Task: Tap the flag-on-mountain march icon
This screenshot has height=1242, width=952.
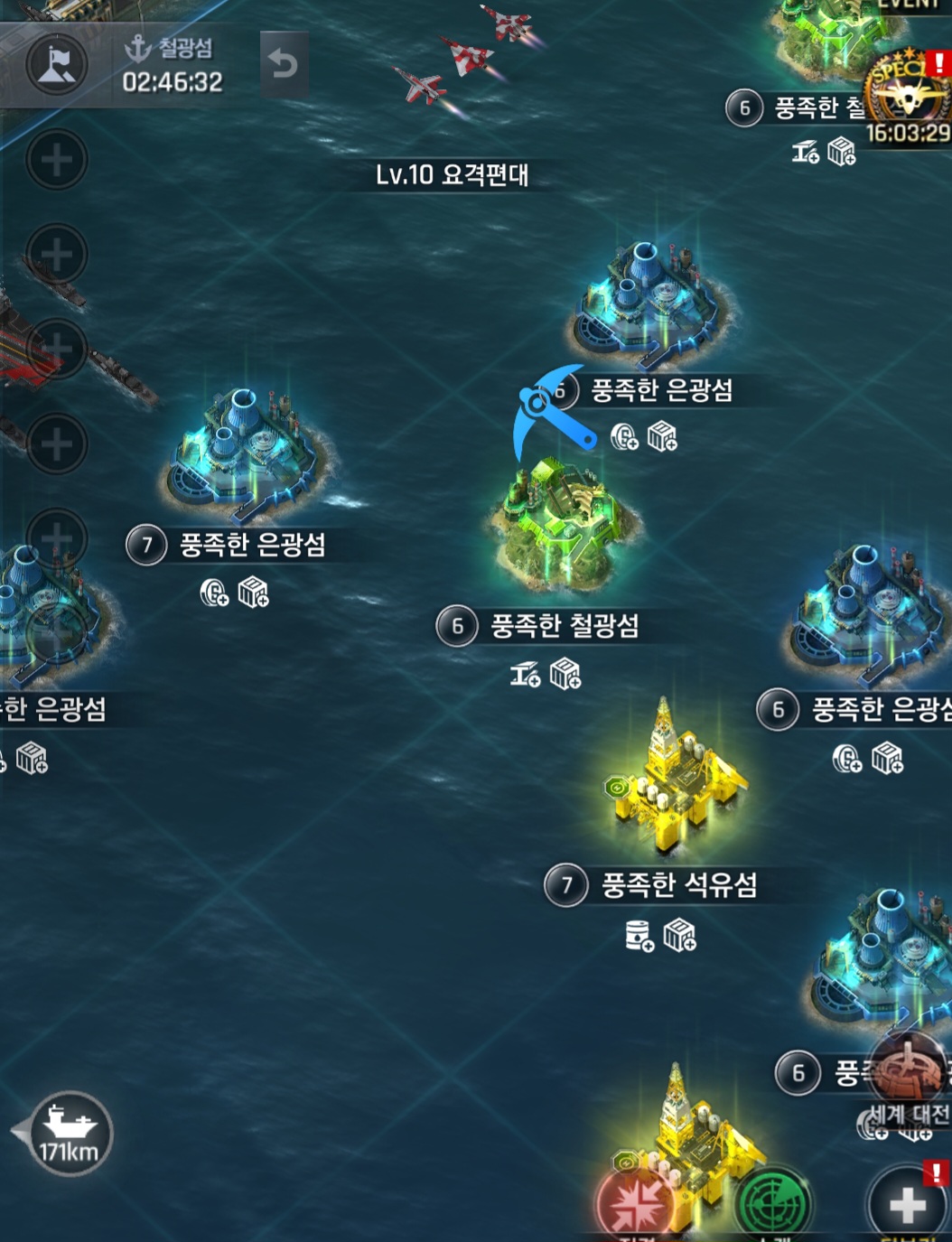Action: pyautogui.click(x=57, y=65)
